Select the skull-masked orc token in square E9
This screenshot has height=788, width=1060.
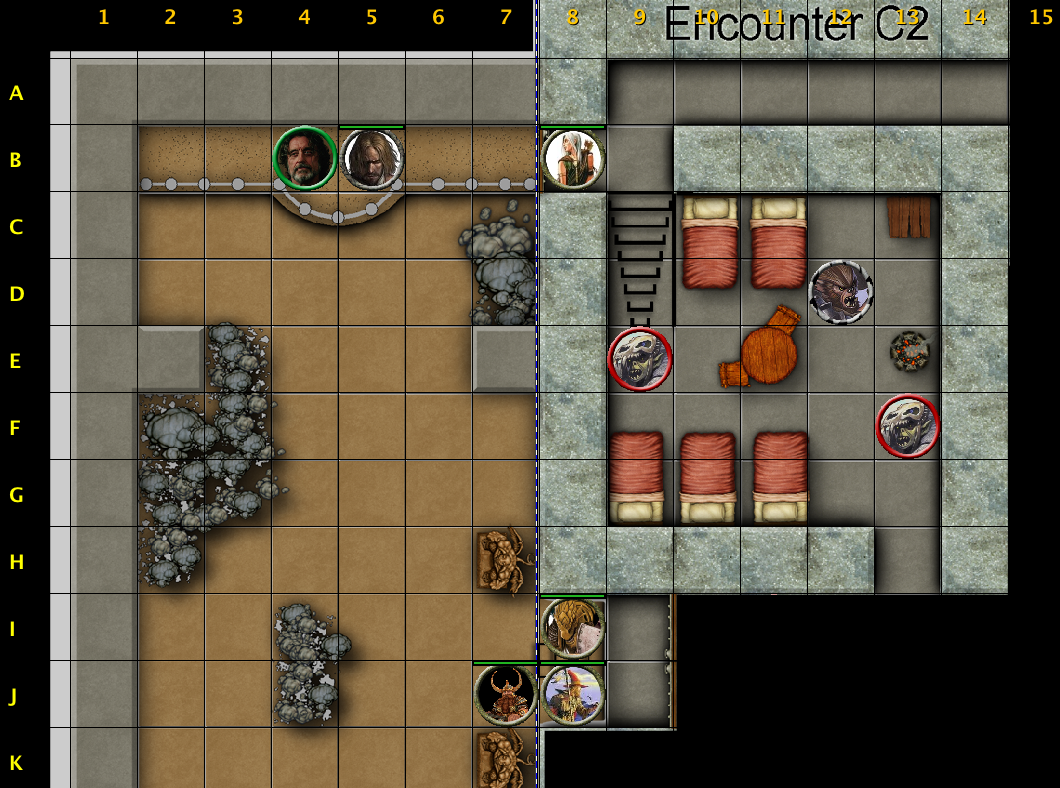tap(640, 359)
